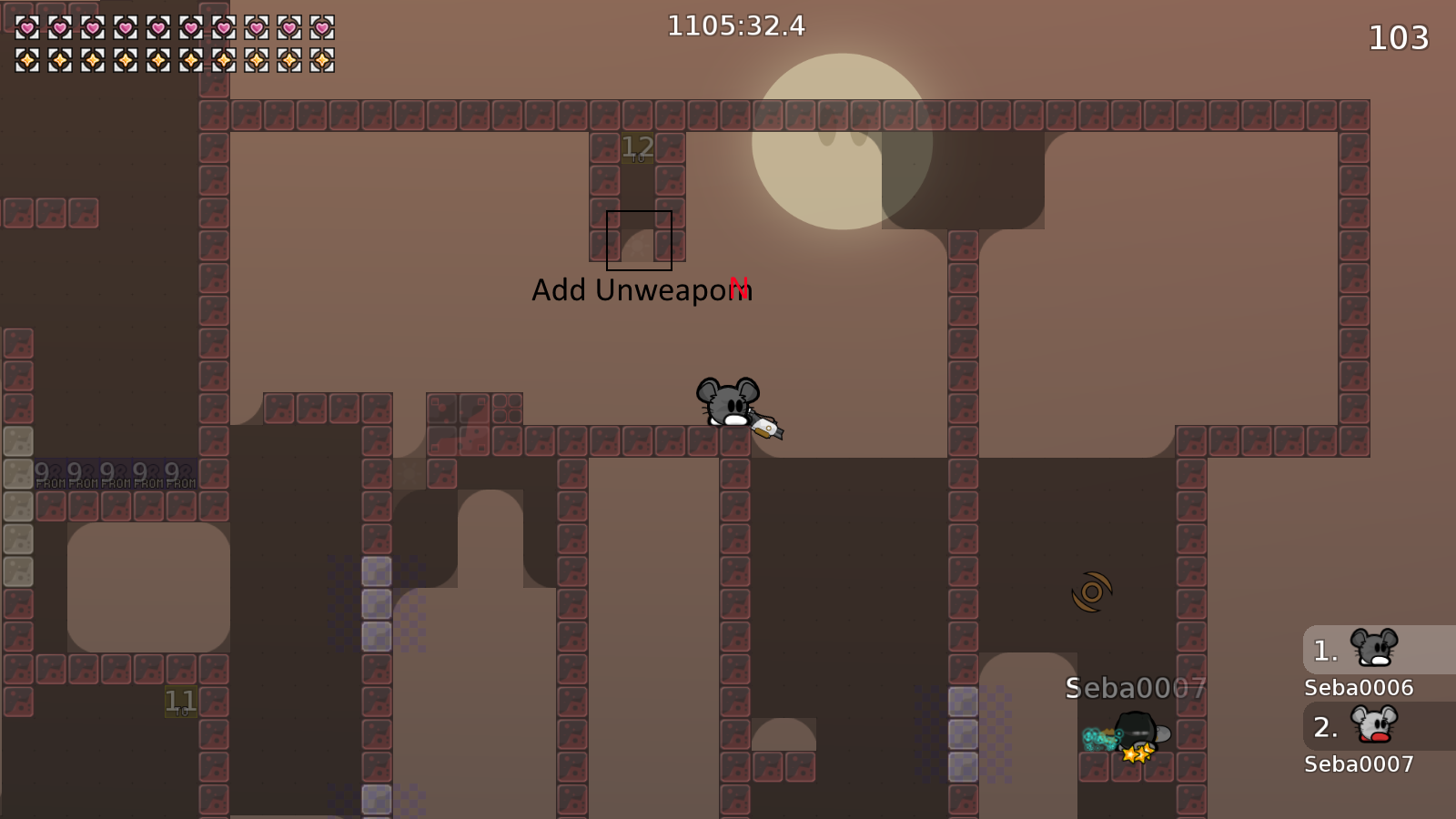Select the last armor shield icon
The height and width of the screenshot is (819, 1456).
(x=323, y=60)
